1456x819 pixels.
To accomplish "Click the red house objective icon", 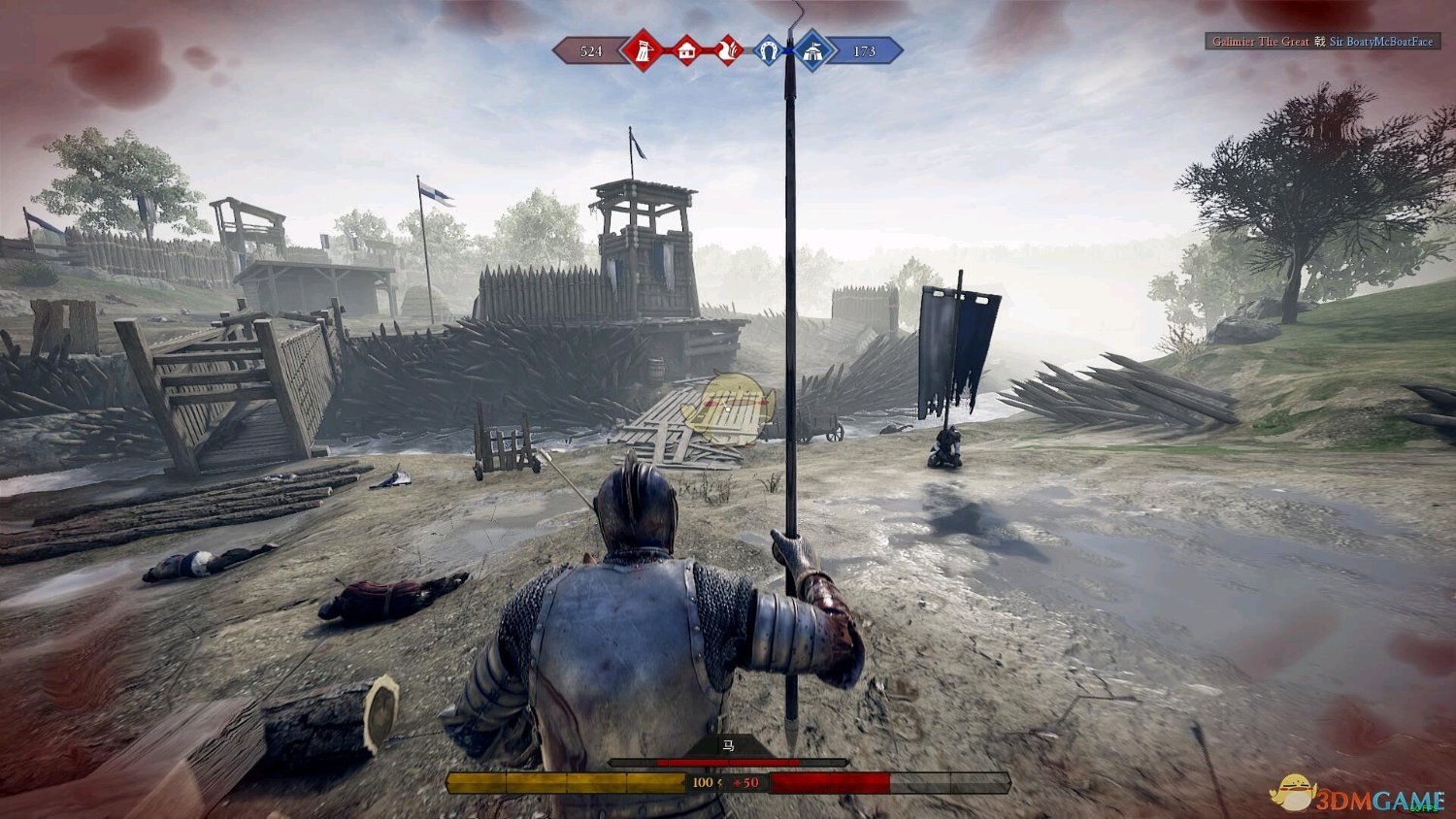I will click(686, 50).
